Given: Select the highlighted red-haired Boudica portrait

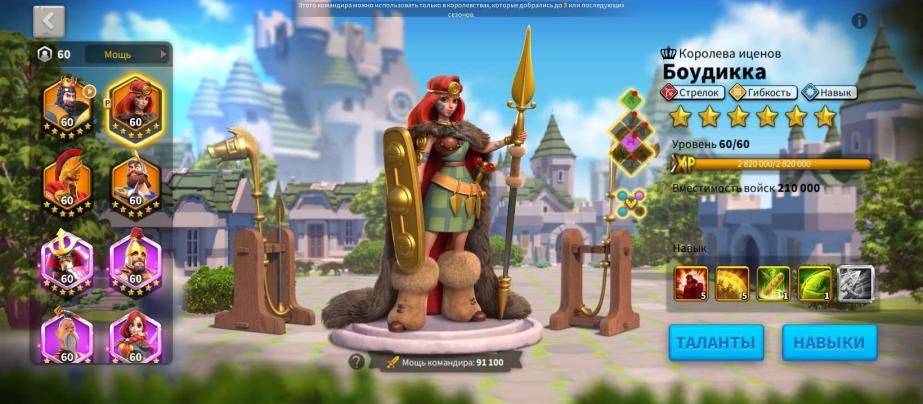Looking at the screenshot, I should tap(135, 104).
